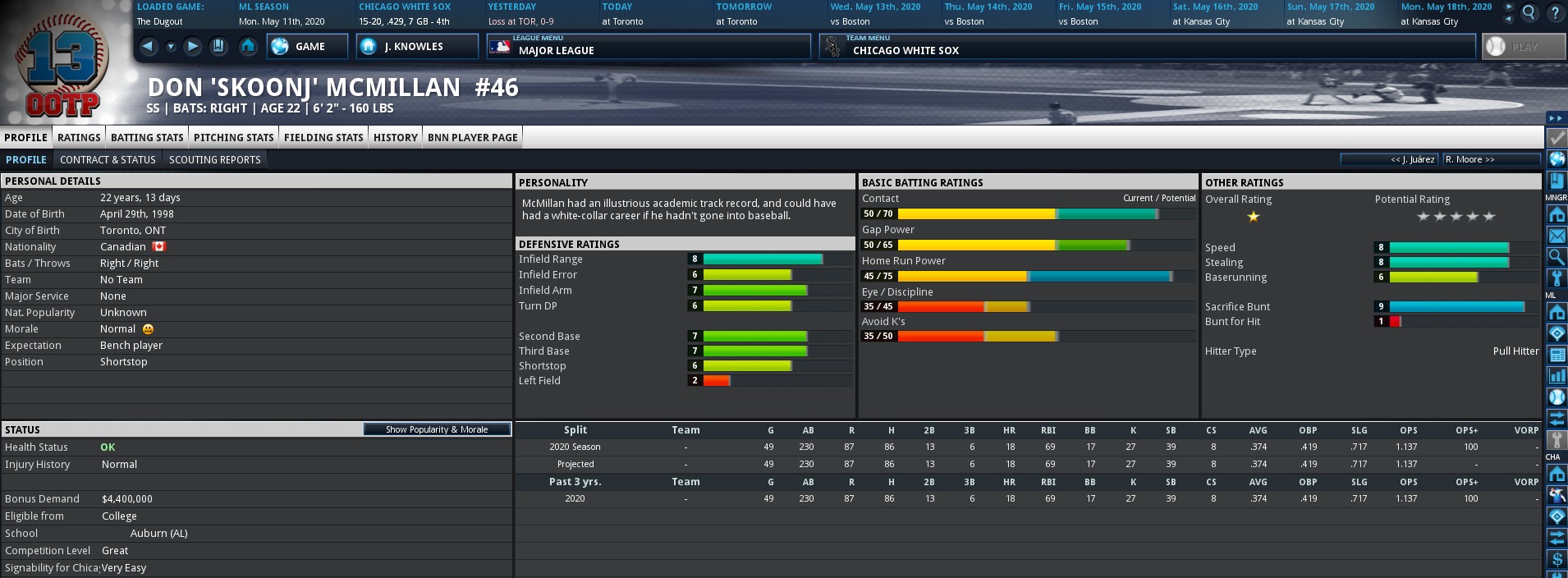Open the Fielding Stats tab

(323, 137)
